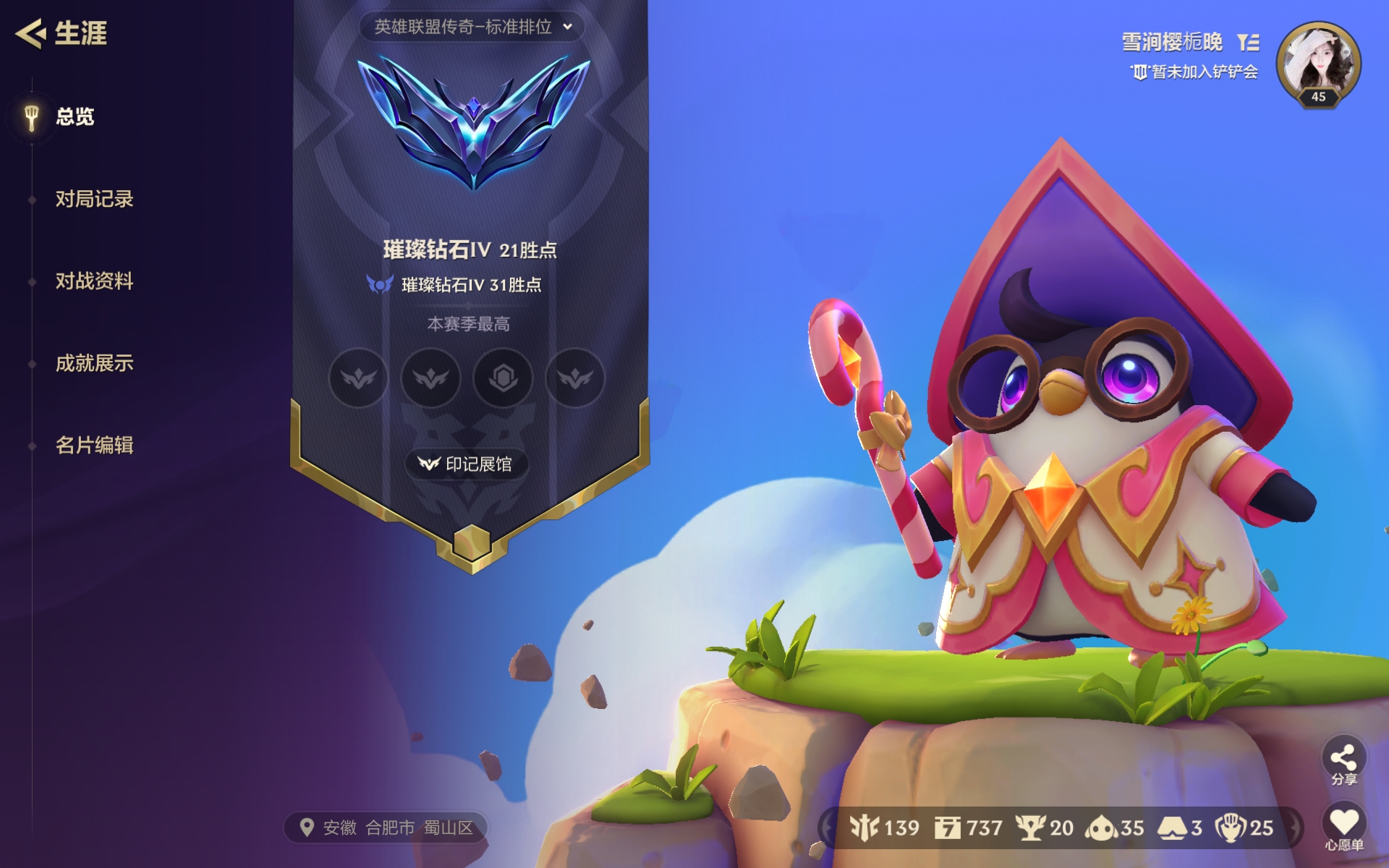Share the profile with 分享 button
This screenshot has height=868, width=1389.
pos(1343,762)
